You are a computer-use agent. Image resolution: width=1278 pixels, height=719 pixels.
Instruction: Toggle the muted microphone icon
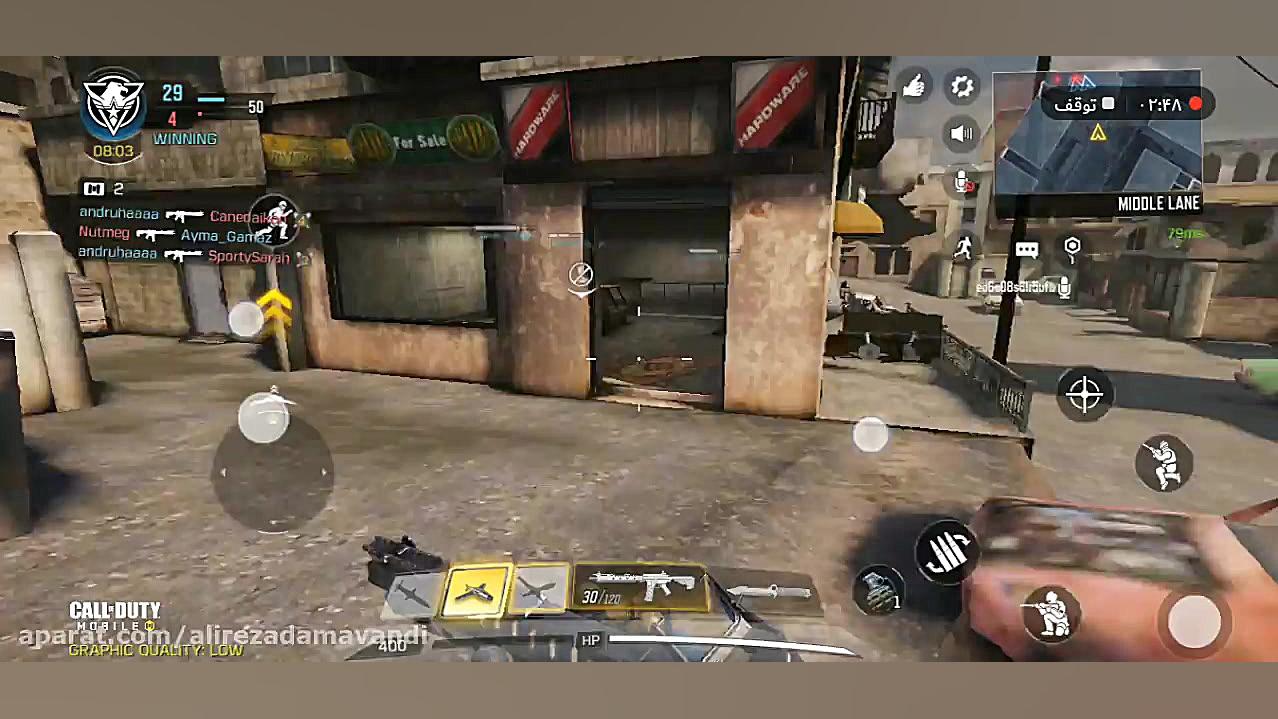[x=962, y=183]
